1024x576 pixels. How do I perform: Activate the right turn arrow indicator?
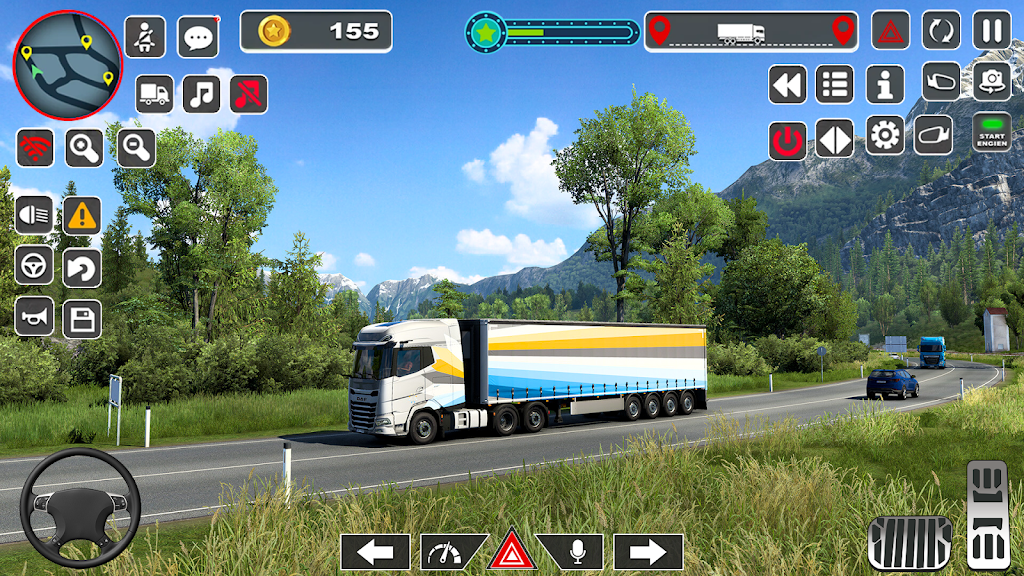648,552
